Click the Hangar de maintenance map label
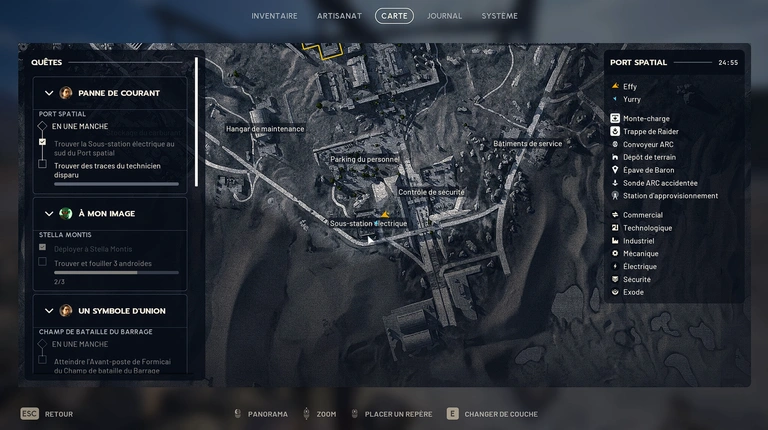Viewport: 768px width, 430px height. point(264,129)
